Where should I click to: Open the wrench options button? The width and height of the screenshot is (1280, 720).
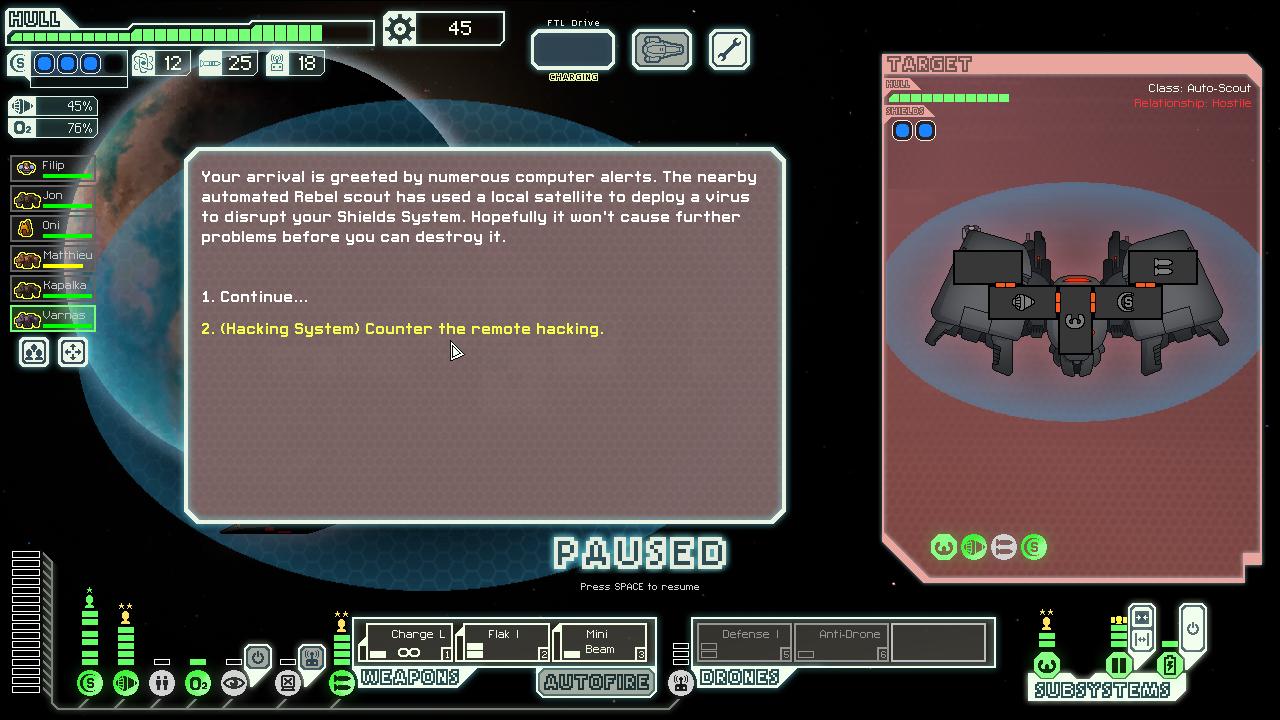click(x=729, y=49)
